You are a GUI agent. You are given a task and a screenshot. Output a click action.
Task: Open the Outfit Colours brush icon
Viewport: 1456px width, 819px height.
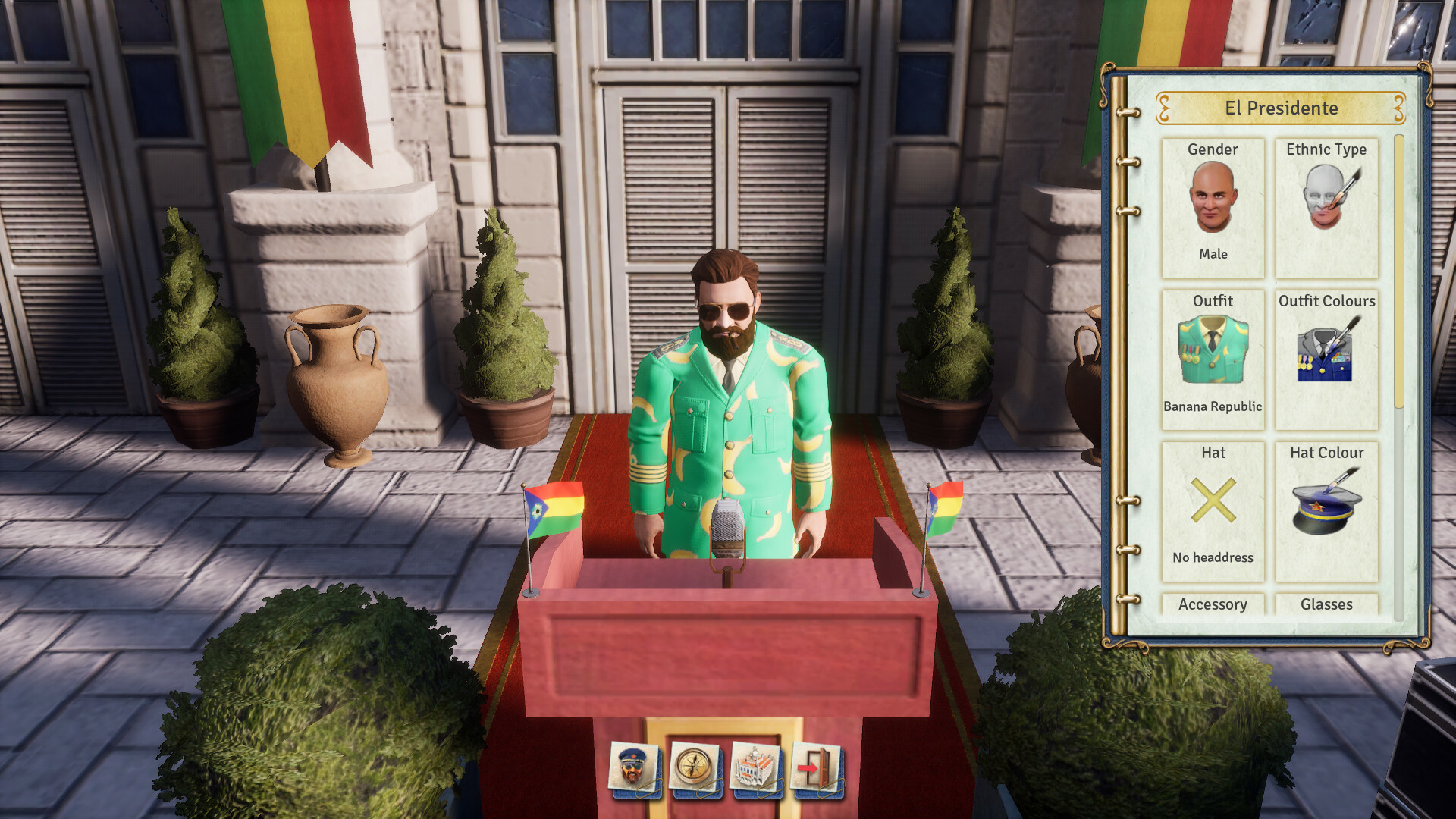pyautogui.click(x=1326, y=353)
